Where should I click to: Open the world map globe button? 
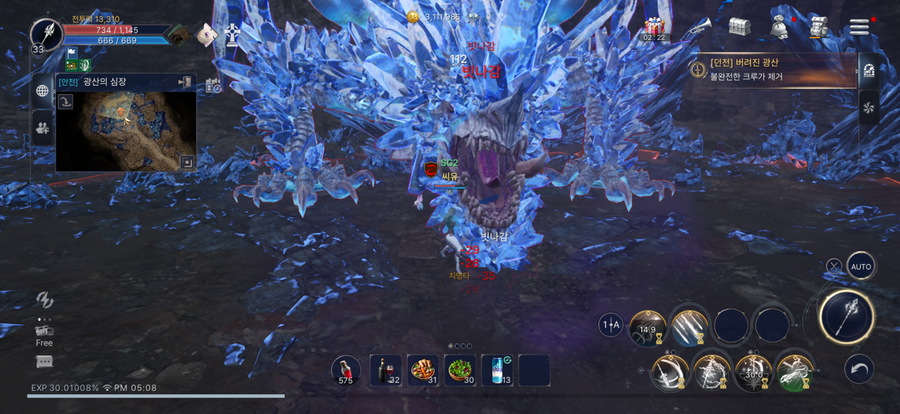click(x=43, y=91)
